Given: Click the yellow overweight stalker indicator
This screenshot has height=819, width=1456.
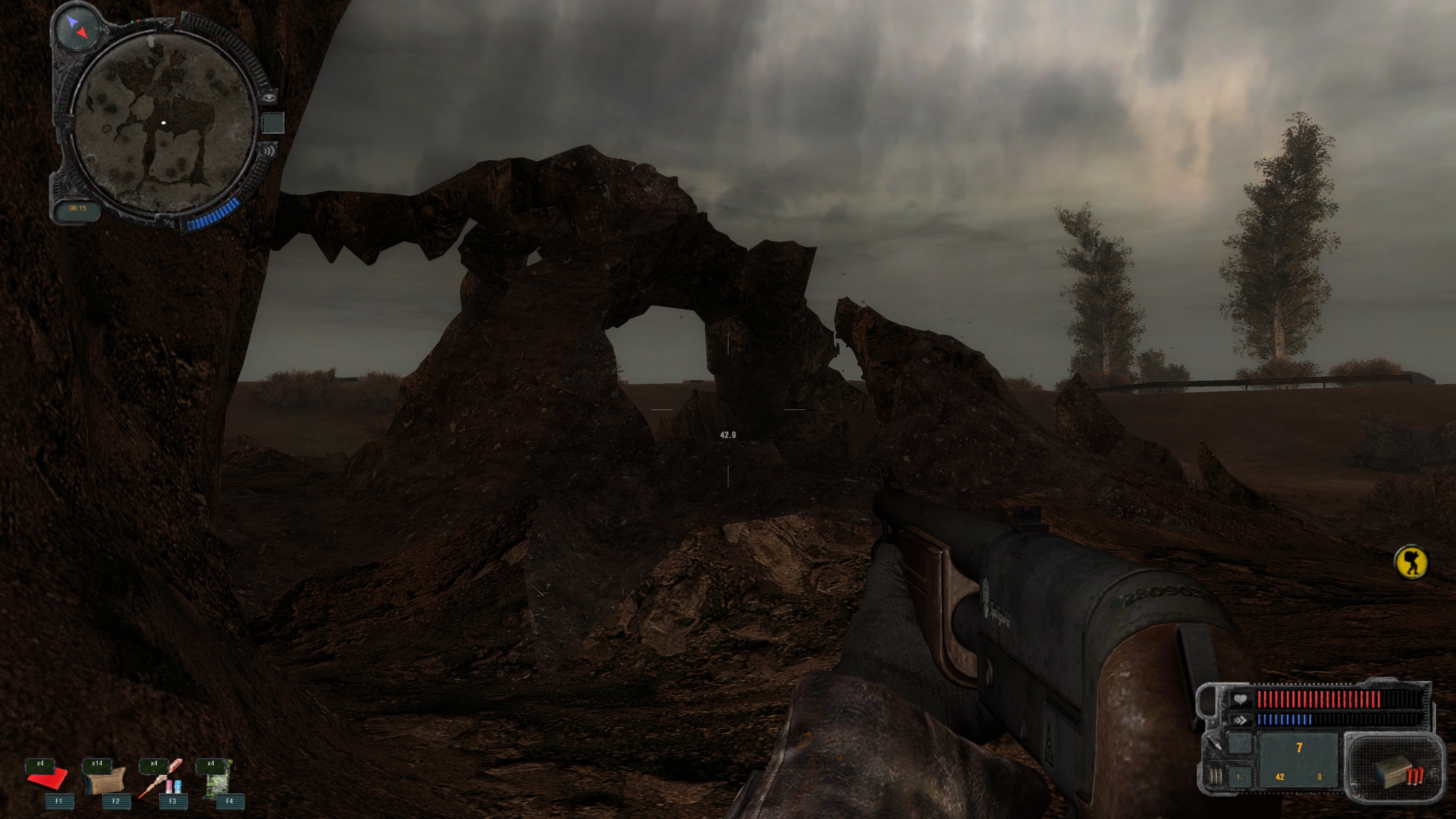Looking at the screenshot, I should pos(1411,562).
